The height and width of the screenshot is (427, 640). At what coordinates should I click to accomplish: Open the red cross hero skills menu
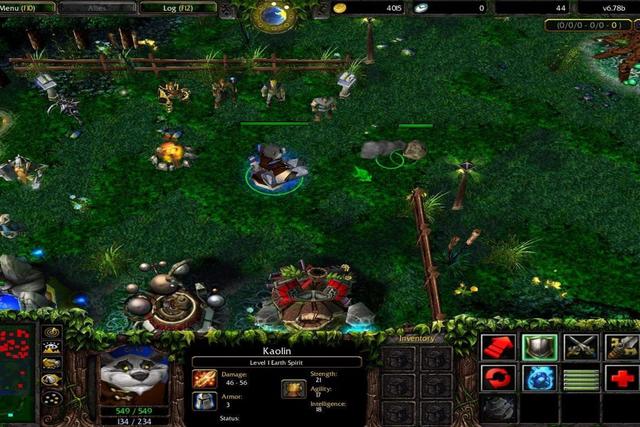622,379
